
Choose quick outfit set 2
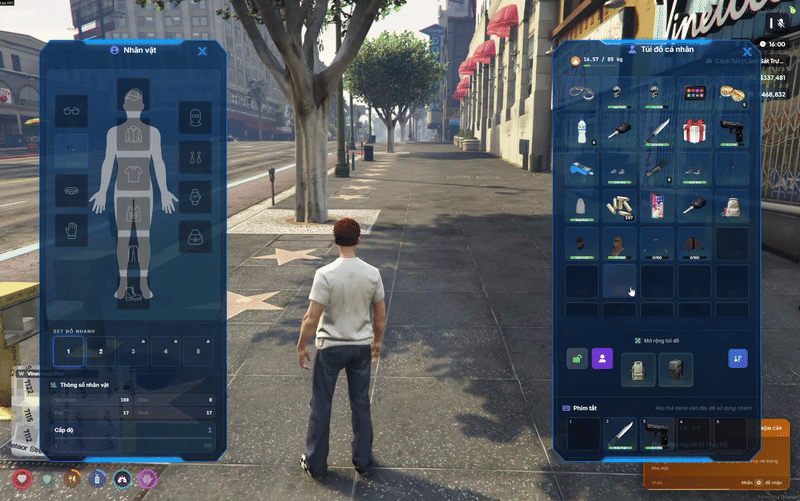point(100,351)
